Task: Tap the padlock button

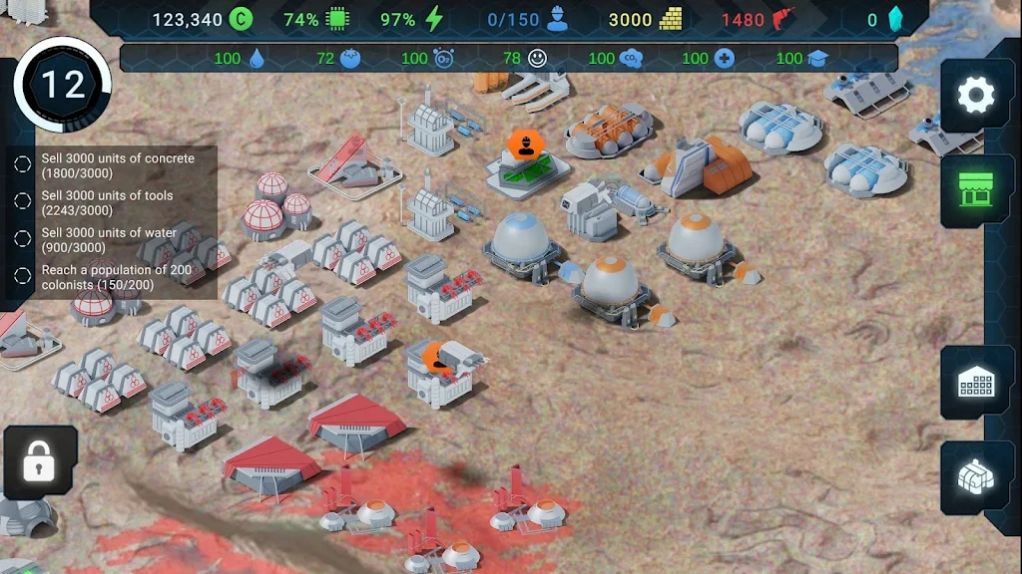Action: [39, 462]
